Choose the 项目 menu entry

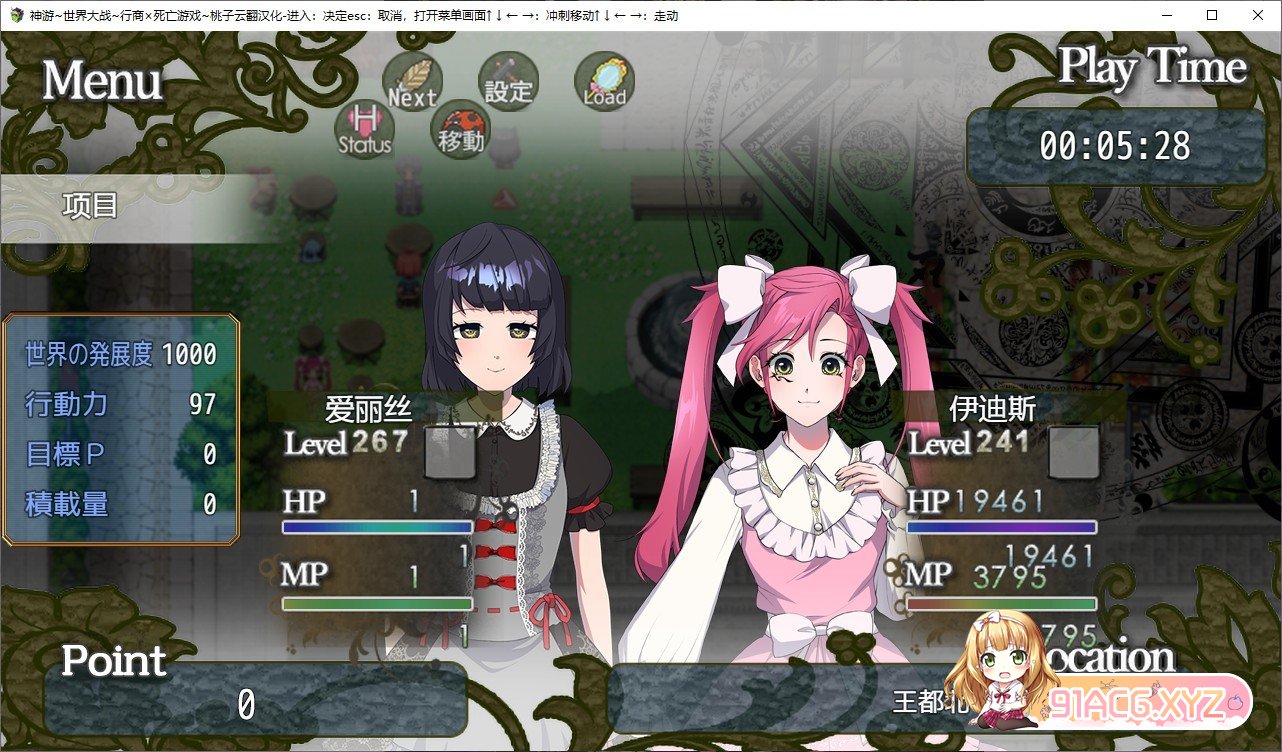(x=91, y=207)
